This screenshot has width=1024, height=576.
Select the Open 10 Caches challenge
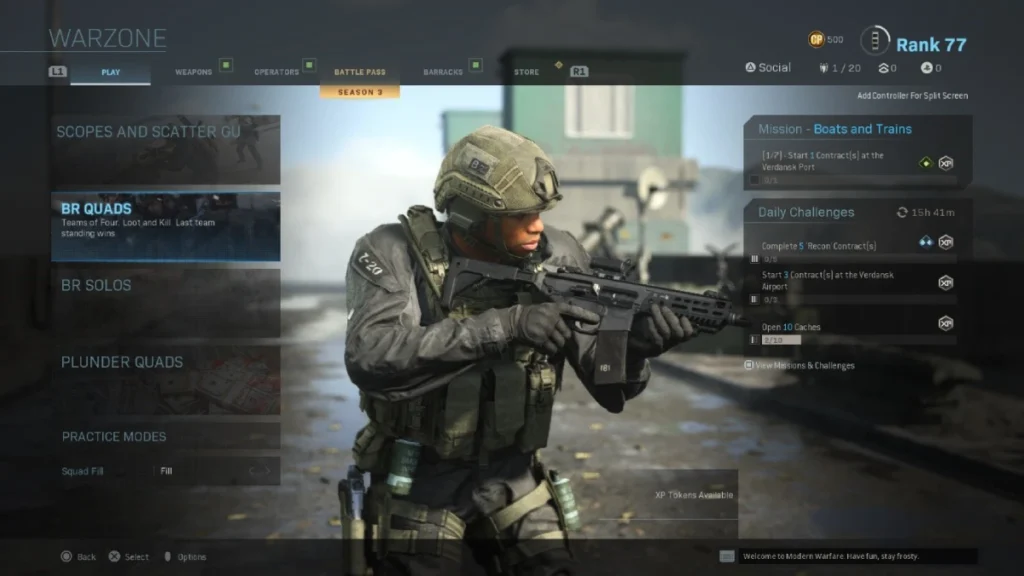coord(850,328)
